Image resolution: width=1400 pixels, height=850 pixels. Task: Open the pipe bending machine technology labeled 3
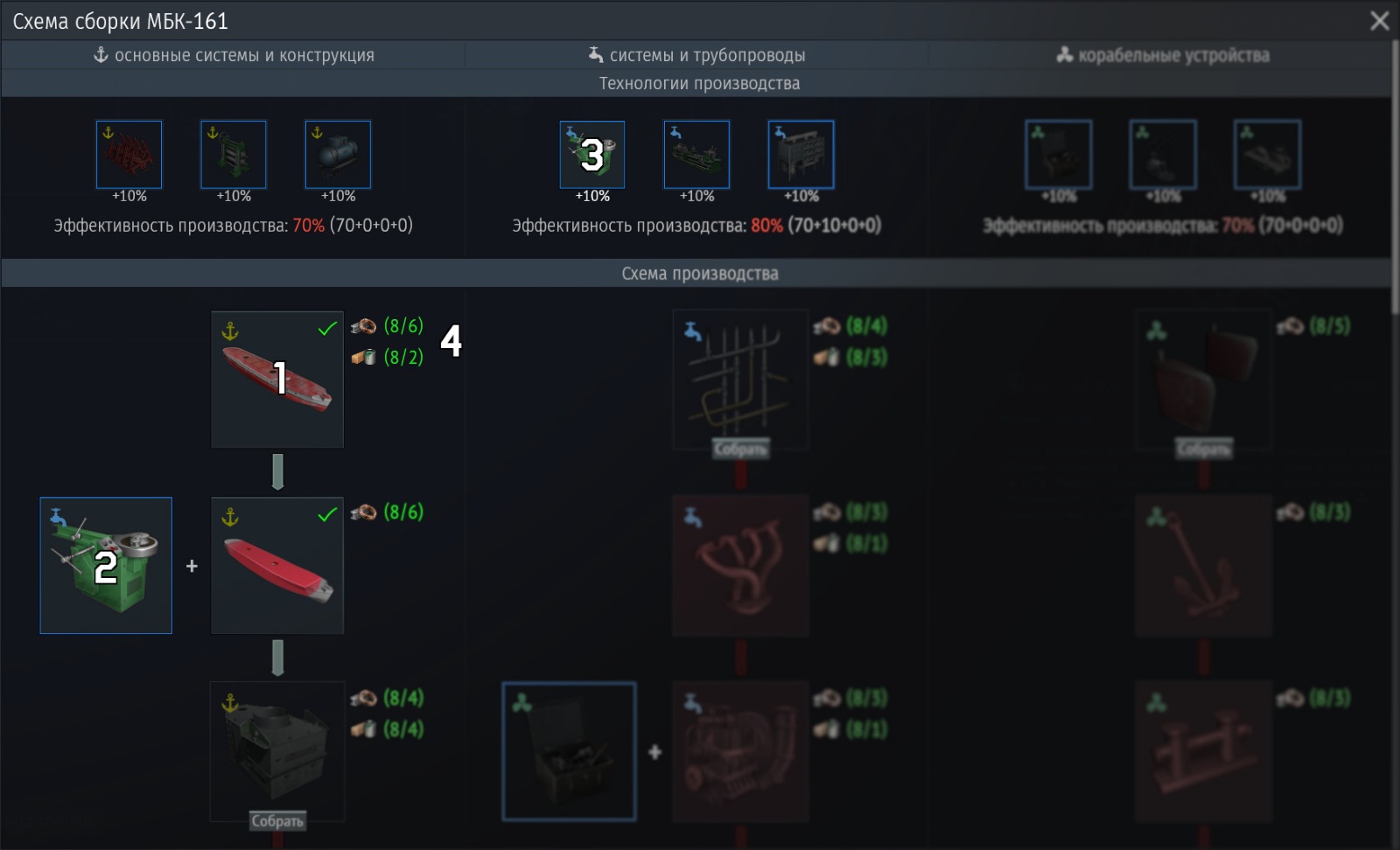click(591, 154)
